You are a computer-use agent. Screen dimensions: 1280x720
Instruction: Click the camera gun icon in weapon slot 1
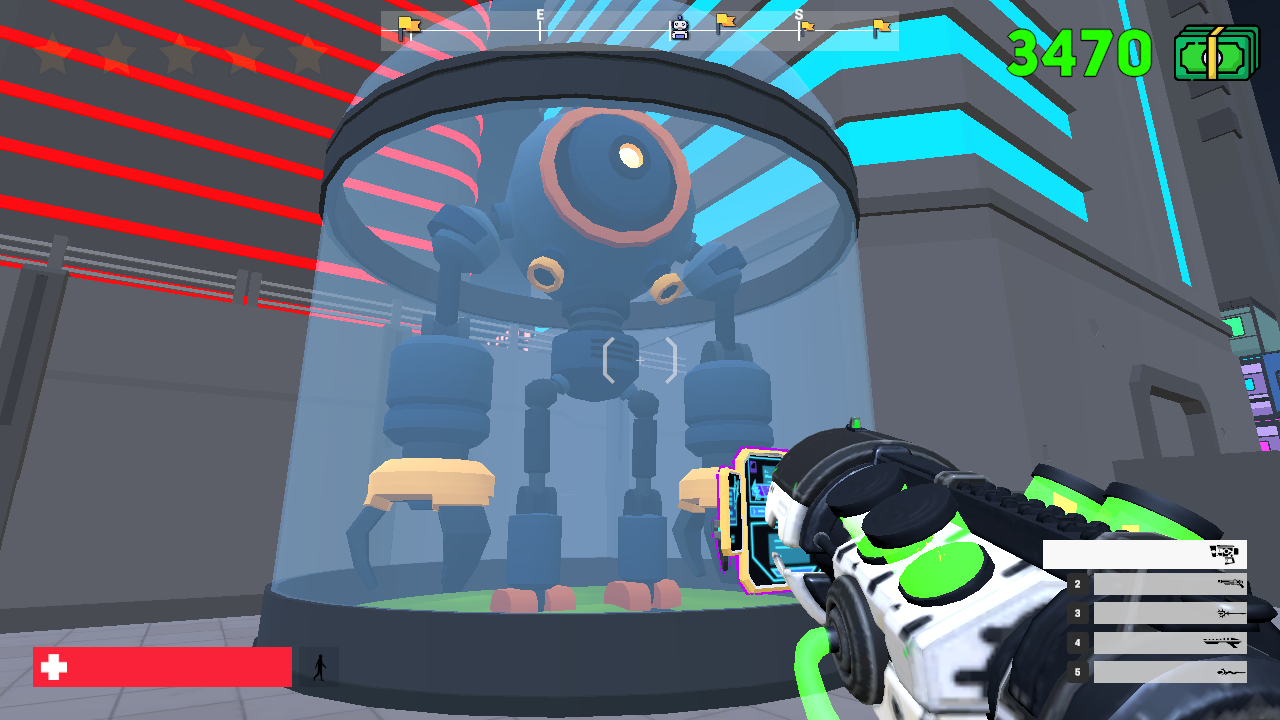tap(1224, 553)
